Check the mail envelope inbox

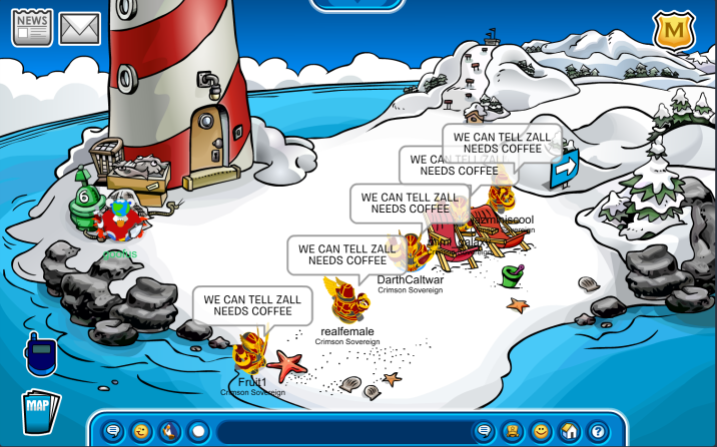(x=79, y=28)
